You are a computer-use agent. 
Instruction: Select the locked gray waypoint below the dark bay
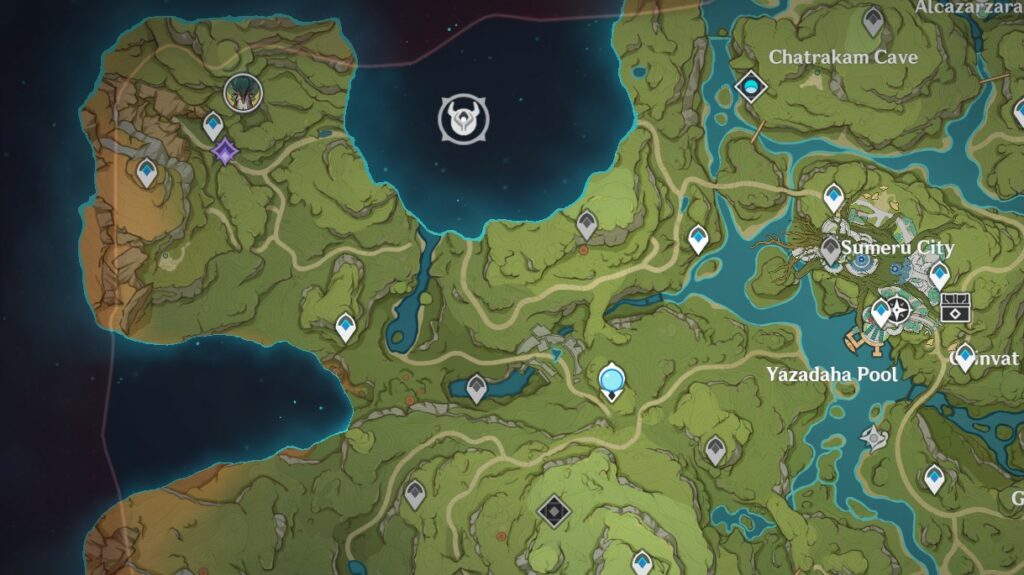click(x=587, y=225)
